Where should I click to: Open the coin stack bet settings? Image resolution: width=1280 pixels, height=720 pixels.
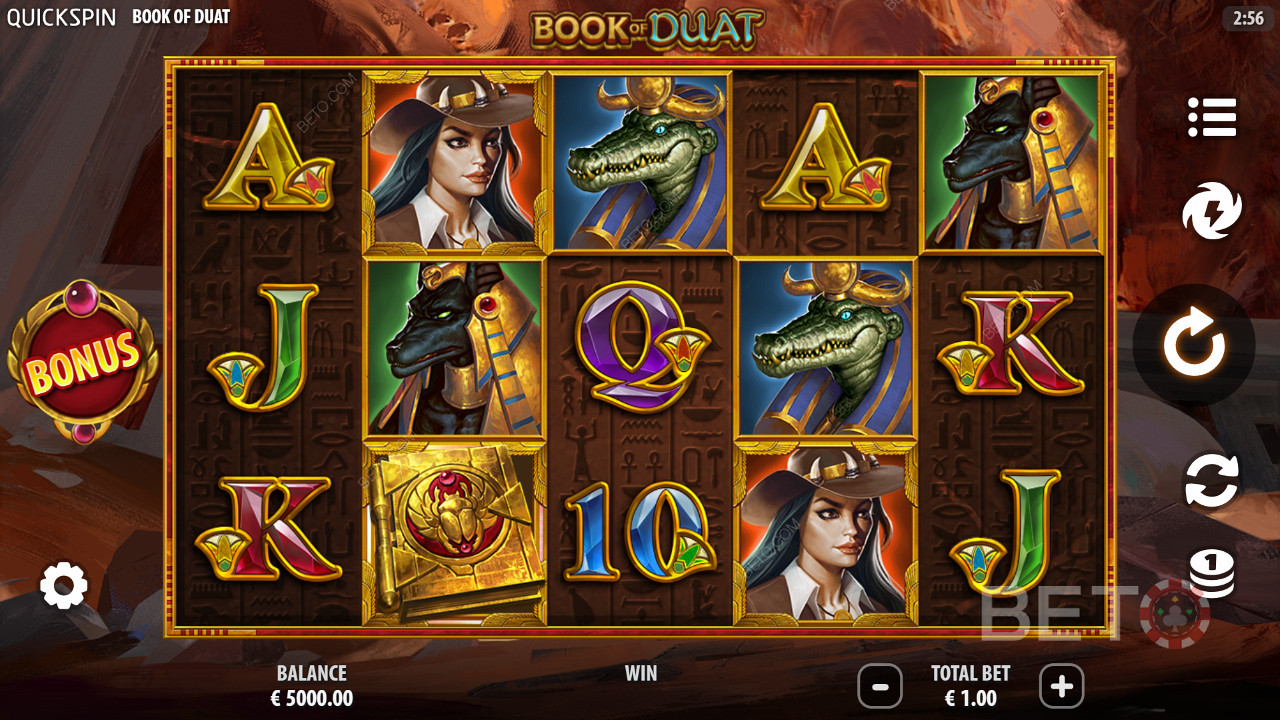[x=1212, y=574]
